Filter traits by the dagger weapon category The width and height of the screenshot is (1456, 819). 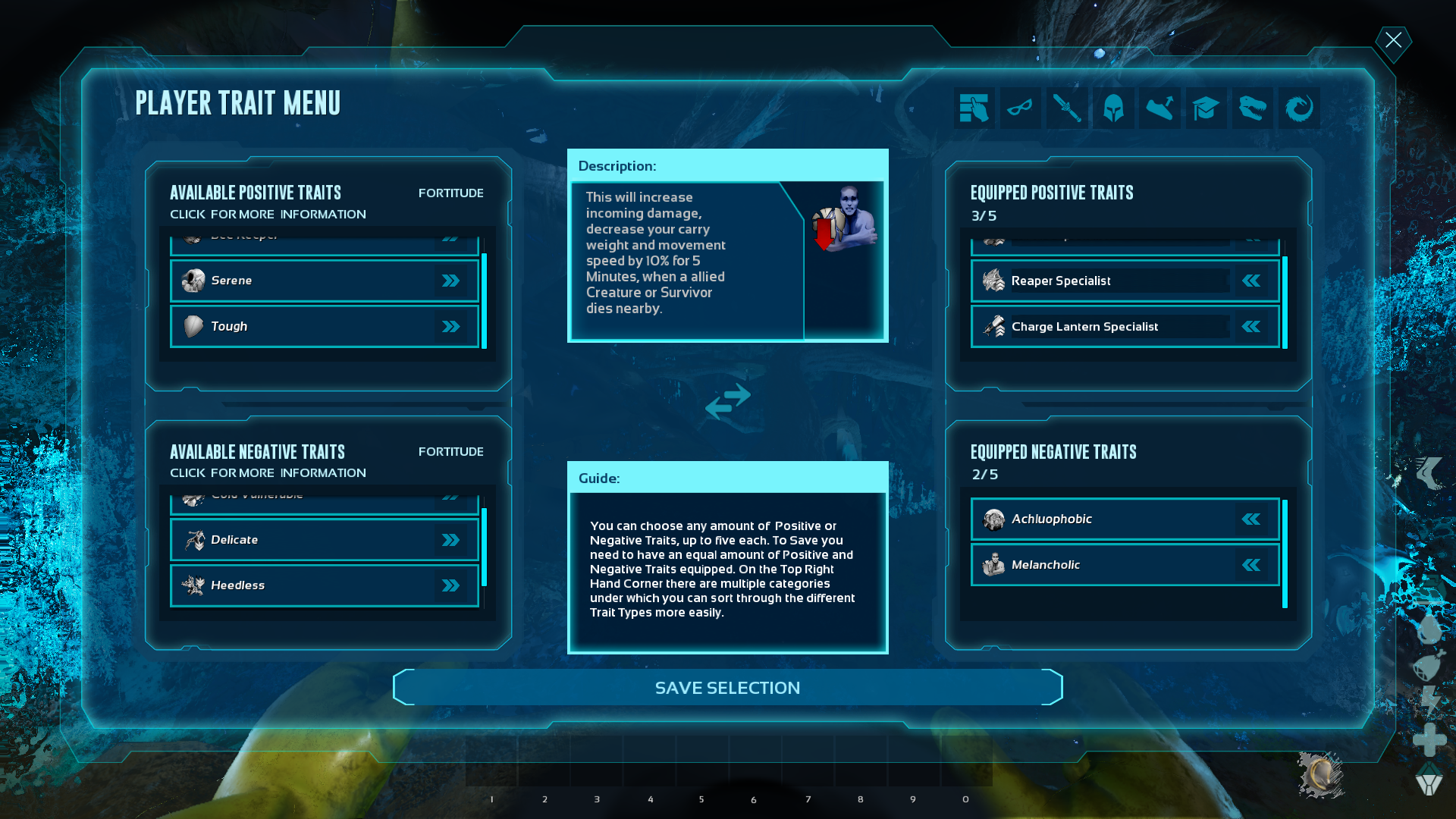point(1067,108)
